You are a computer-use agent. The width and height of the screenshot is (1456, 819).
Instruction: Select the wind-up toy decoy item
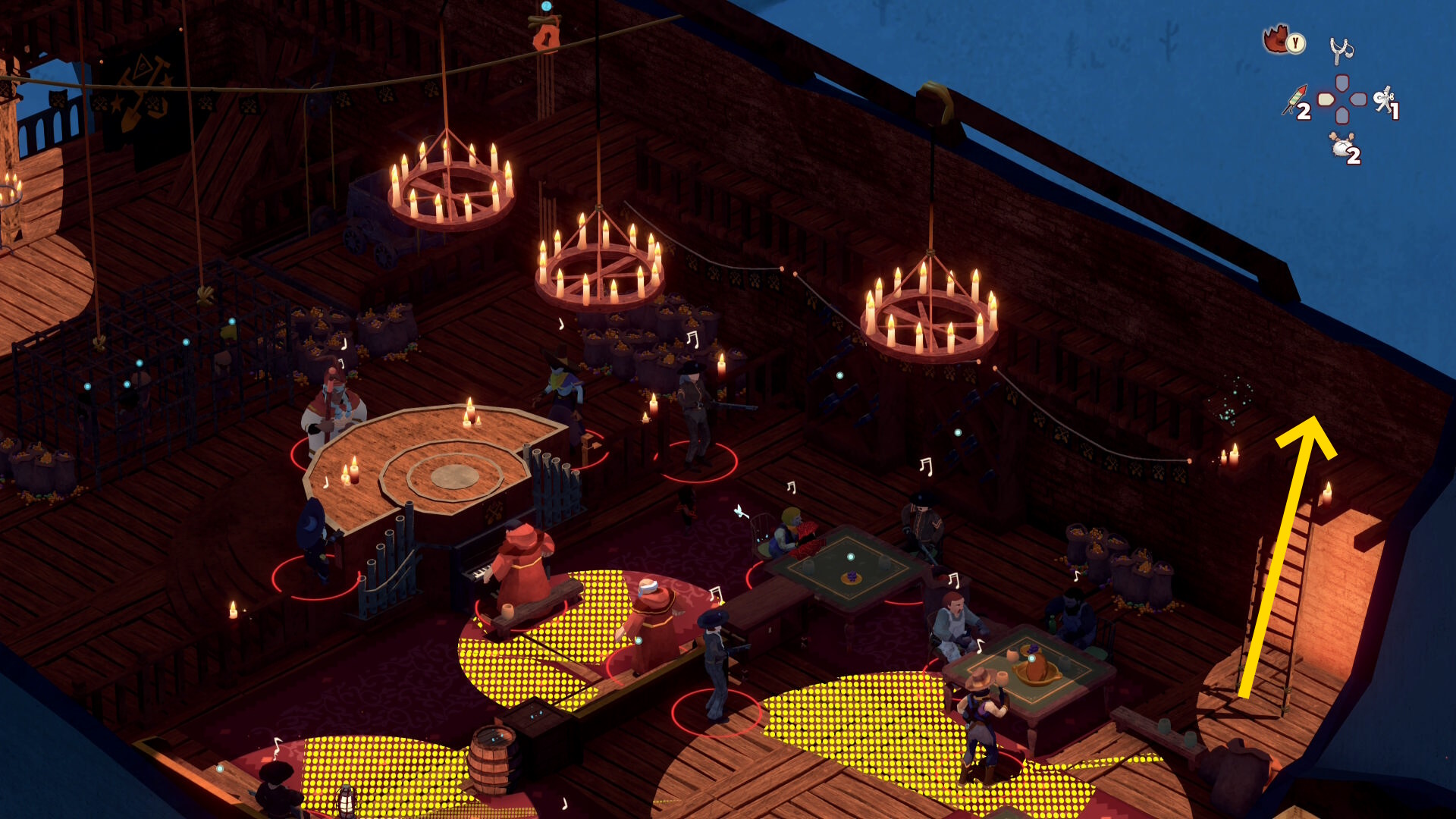coord(1385,100)
